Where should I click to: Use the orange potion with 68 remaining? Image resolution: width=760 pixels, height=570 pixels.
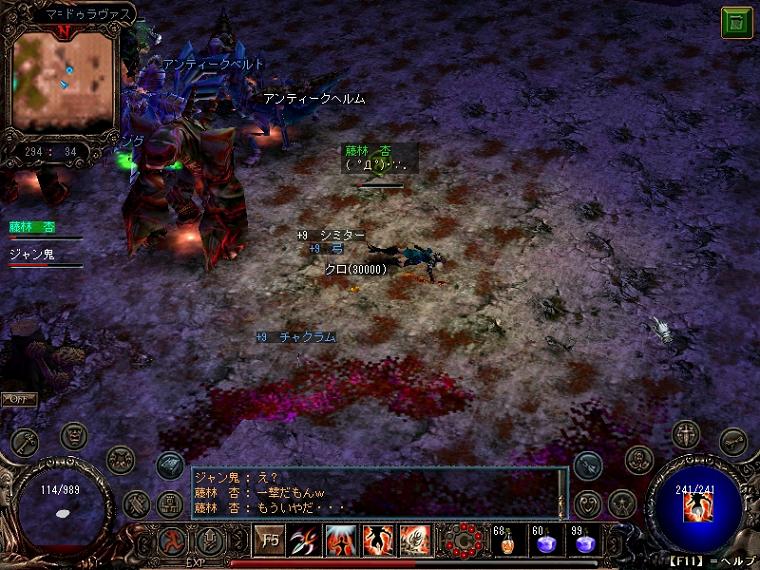(x=506, y=541)
